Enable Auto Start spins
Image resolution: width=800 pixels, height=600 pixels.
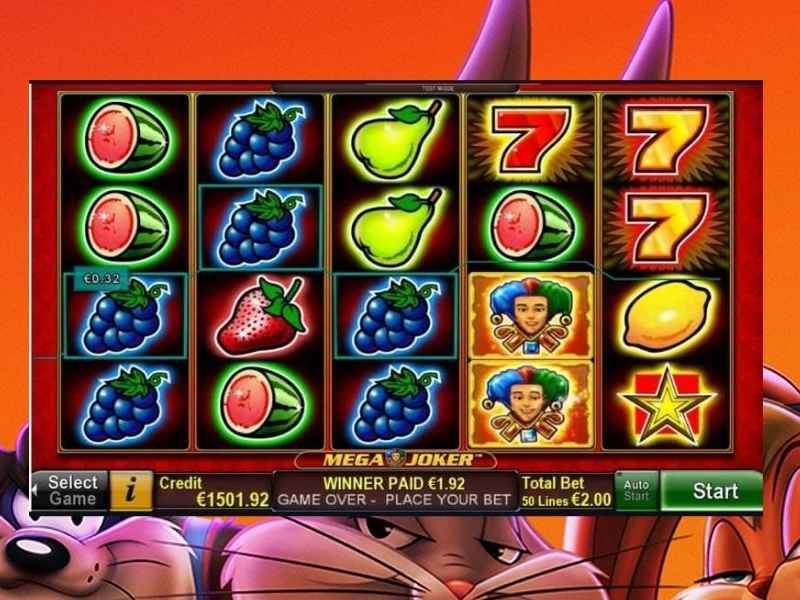click(x=636, y=491)
